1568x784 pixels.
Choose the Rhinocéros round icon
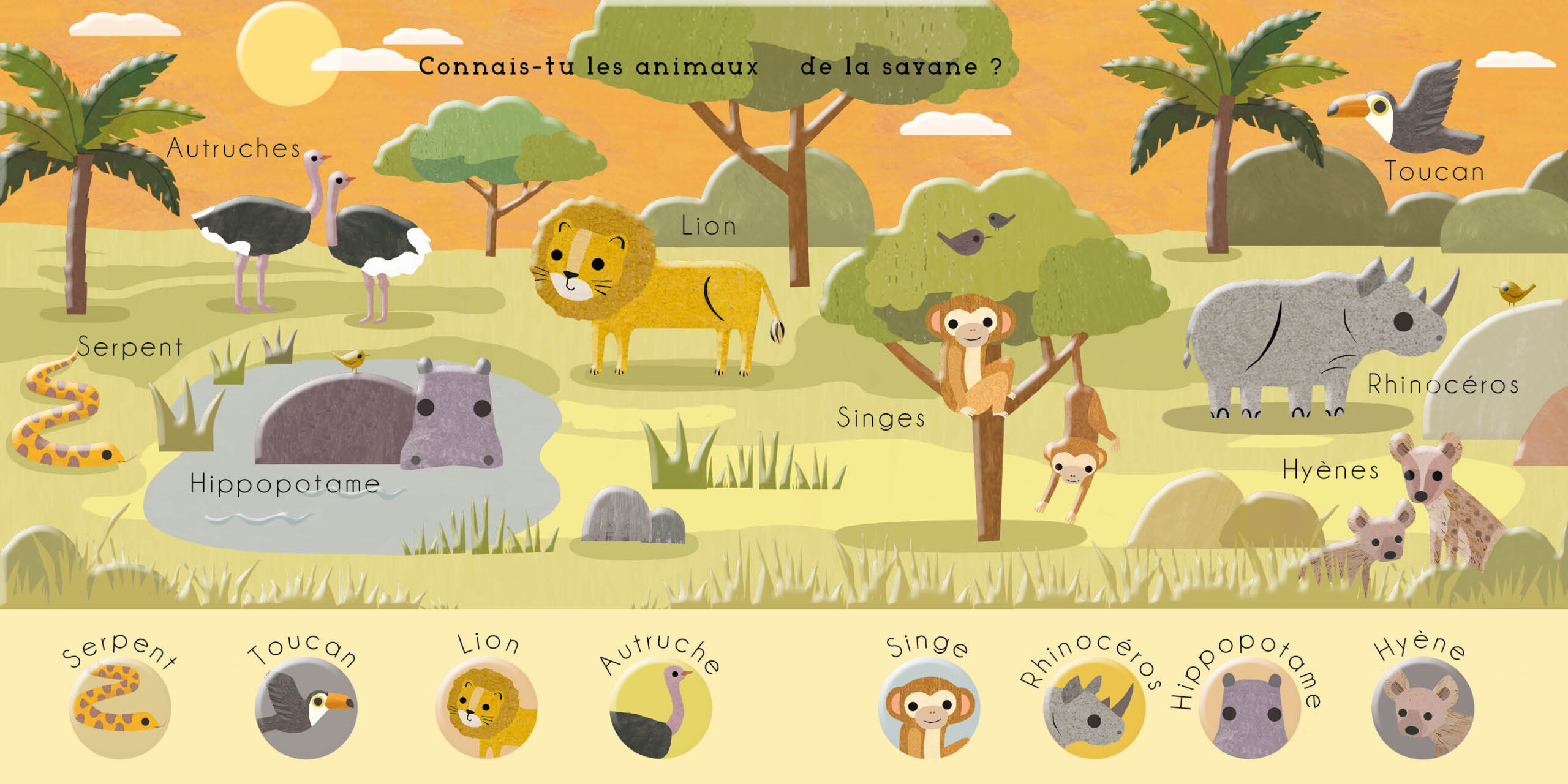1094,708
